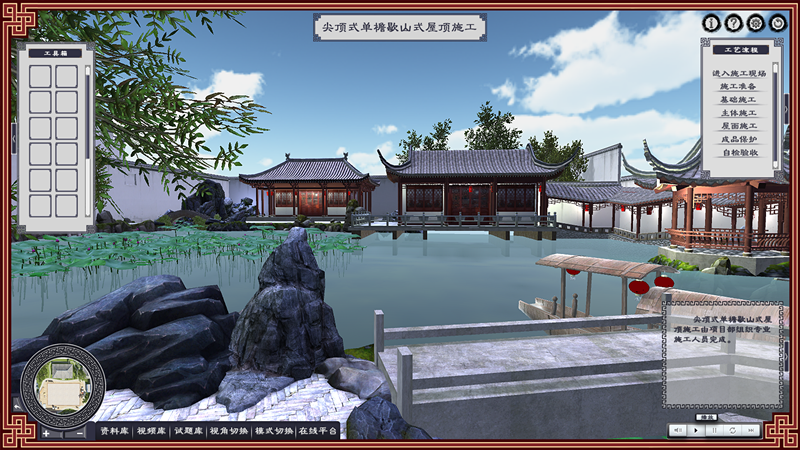The image size is (800, 450).
Task: Open the 视频库 video library
Action: pos(152,431)
